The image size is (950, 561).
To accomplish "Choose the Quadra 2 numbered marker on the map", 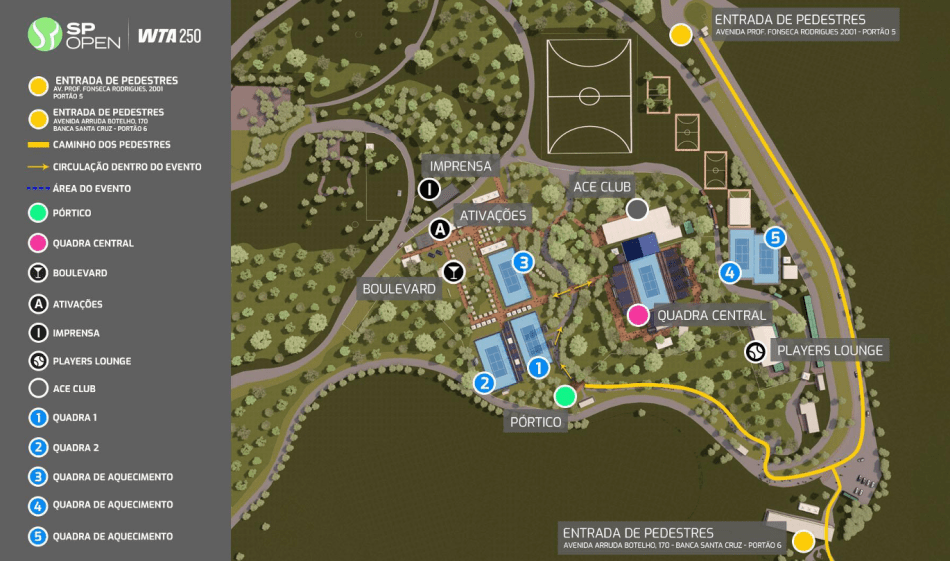I will [x=485, y=382].
